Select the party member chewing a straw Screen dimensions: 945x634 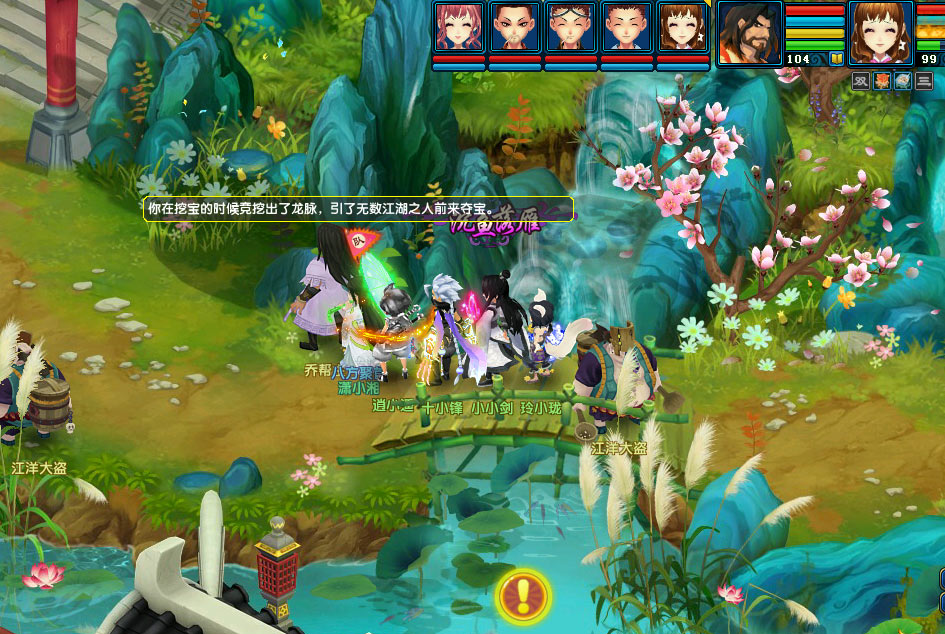coord(513,27)
